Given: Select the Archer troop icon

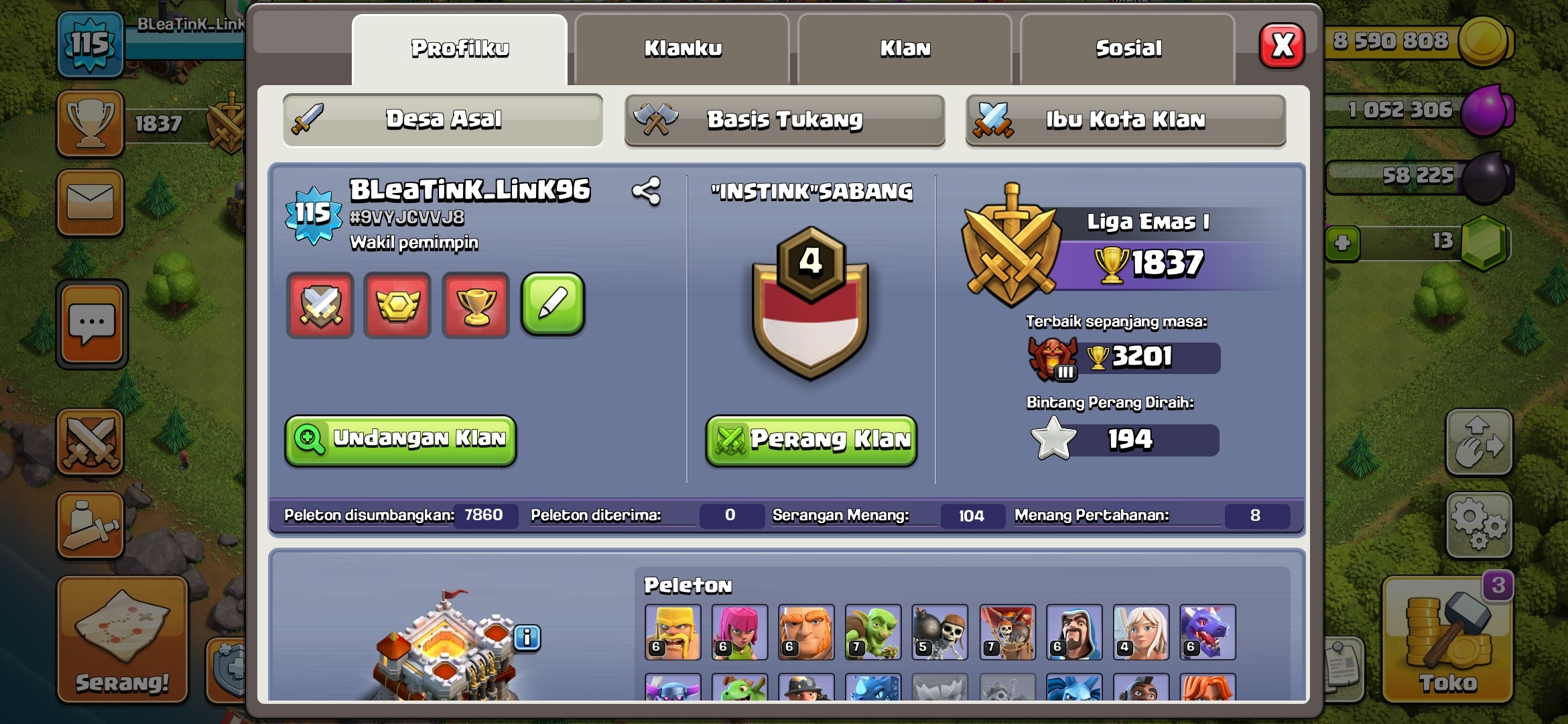Looking at the screenshot, I should point(739,632).
